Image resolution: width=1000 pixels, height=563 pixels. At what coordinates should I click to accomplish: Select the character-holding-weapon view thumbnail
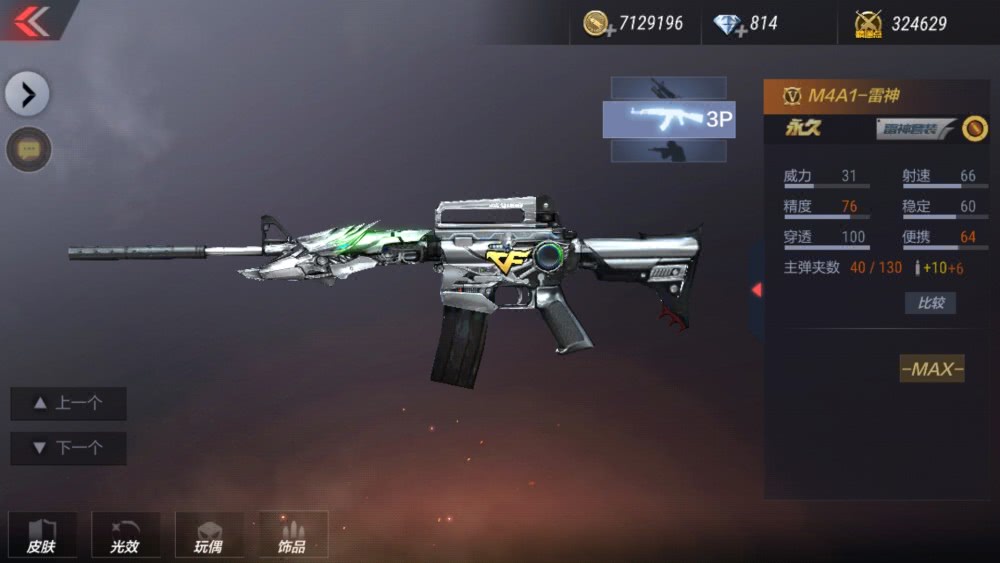668,151
